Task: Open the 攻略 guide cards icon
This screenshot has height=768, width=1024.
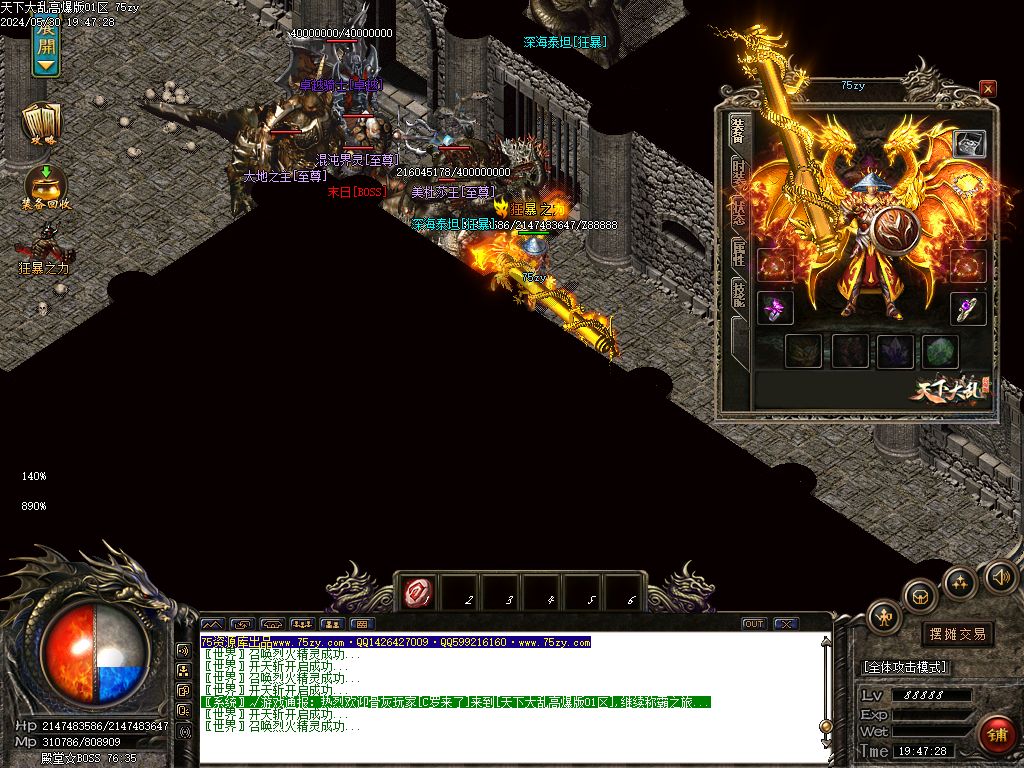Action: pos(42,124)
